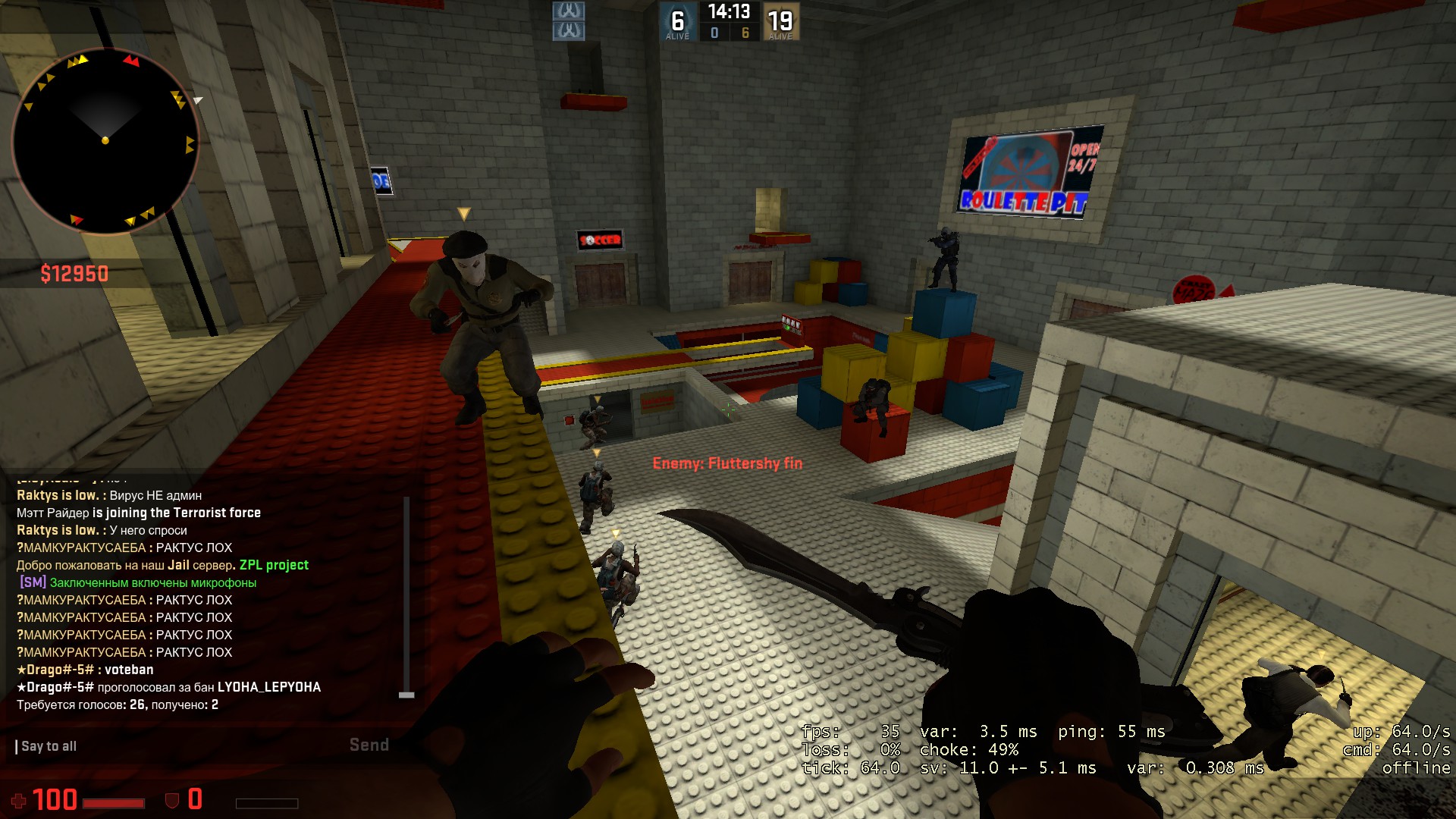Send the chat message
Viewport: 1456px width, 819px height.
(x=369, y=745)
